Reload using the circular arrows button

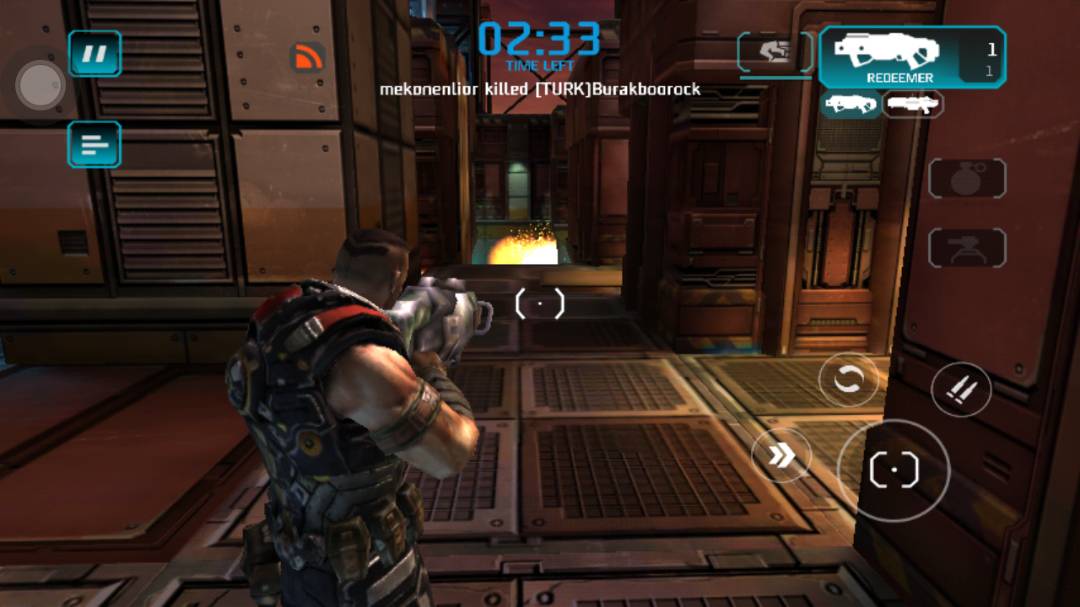(x=848, y=380)
